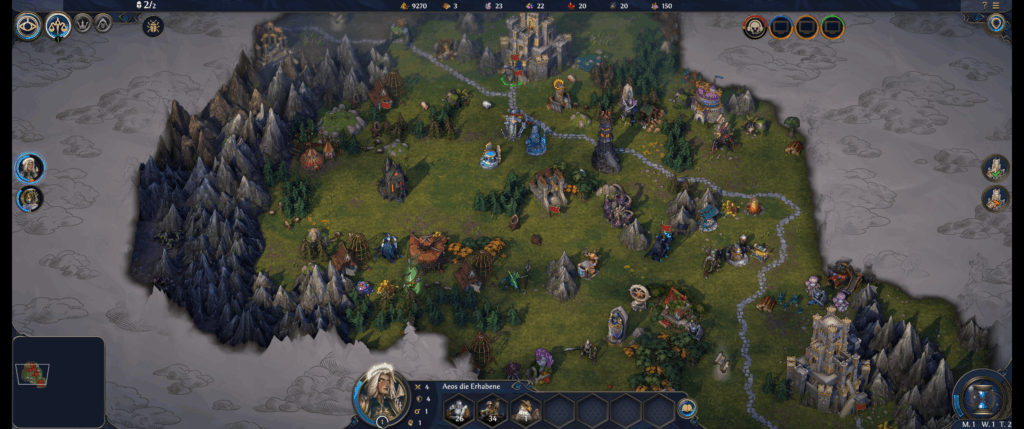Click the hooded figure icon button

pos(103,22)
